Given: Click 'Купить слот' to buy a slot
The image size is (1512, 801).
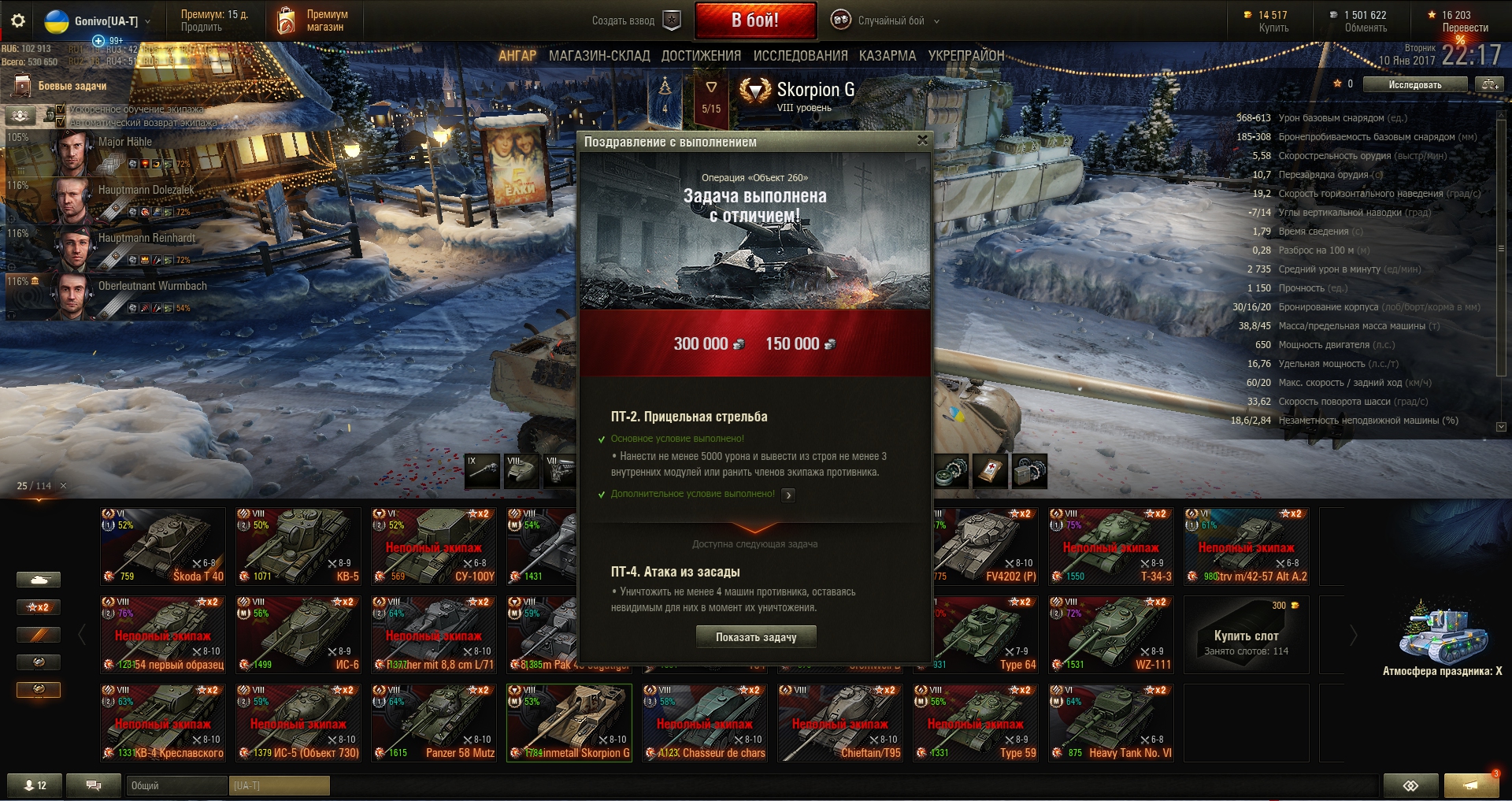Looking at the screenshot, I should click(x=1246, y=636).
